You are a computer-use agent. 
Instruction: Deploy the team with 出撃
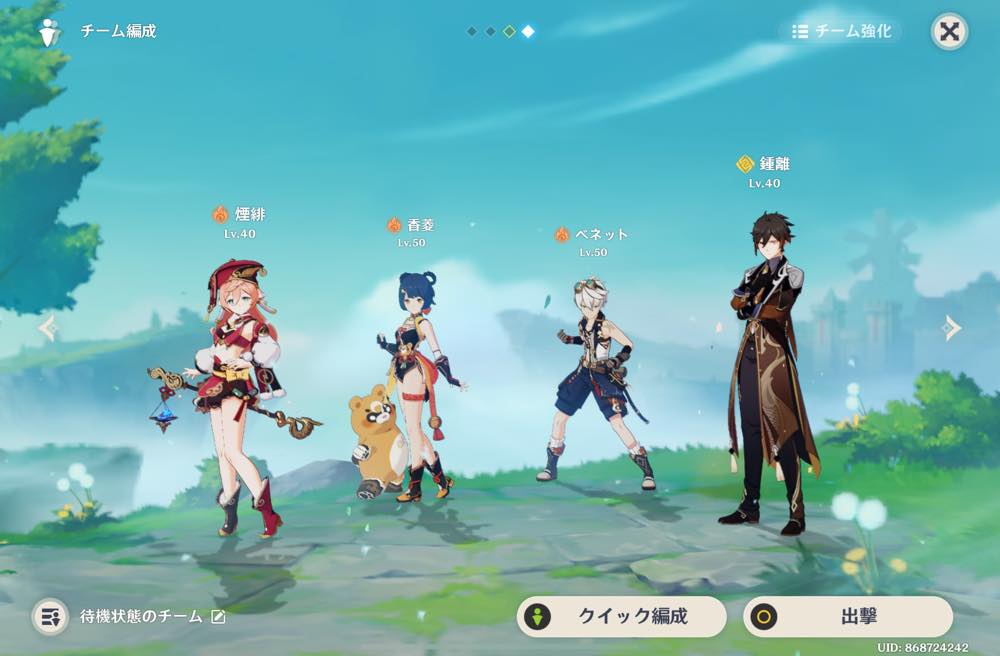[x=847, y=616]
